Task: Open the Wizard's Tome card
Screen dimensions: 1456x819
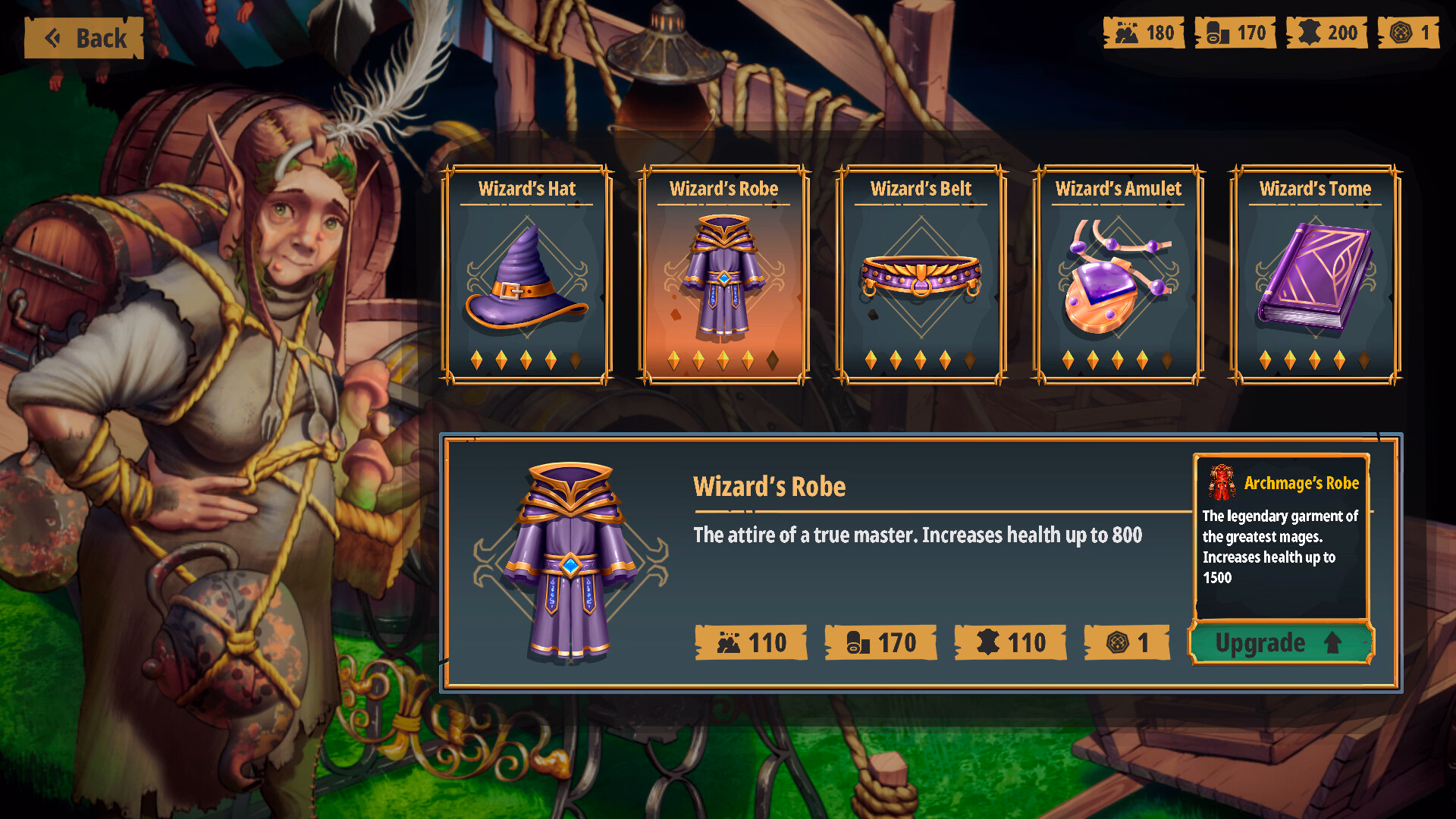Action: [1315, 275]
